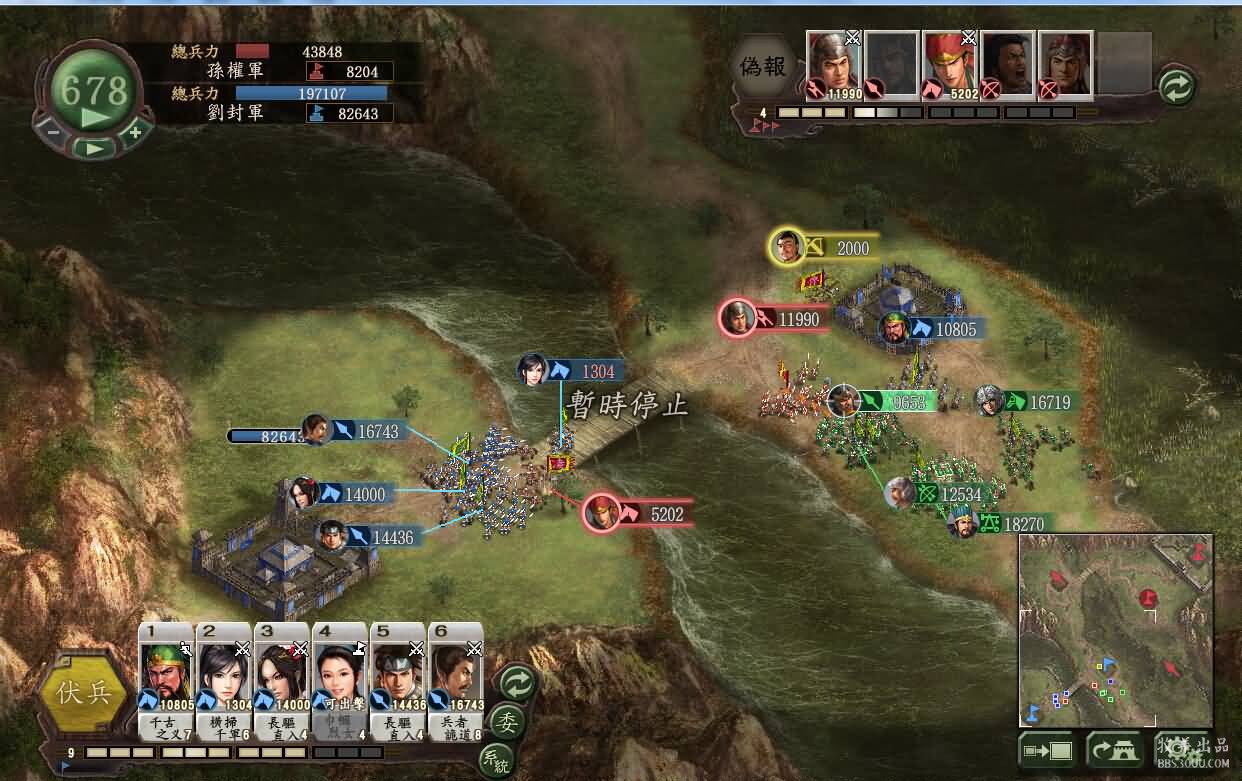This screenshot has height=781, width=1242.
Task: Choose officer card 6 with 兵者詭道
Action: click(x=455, y=676)
